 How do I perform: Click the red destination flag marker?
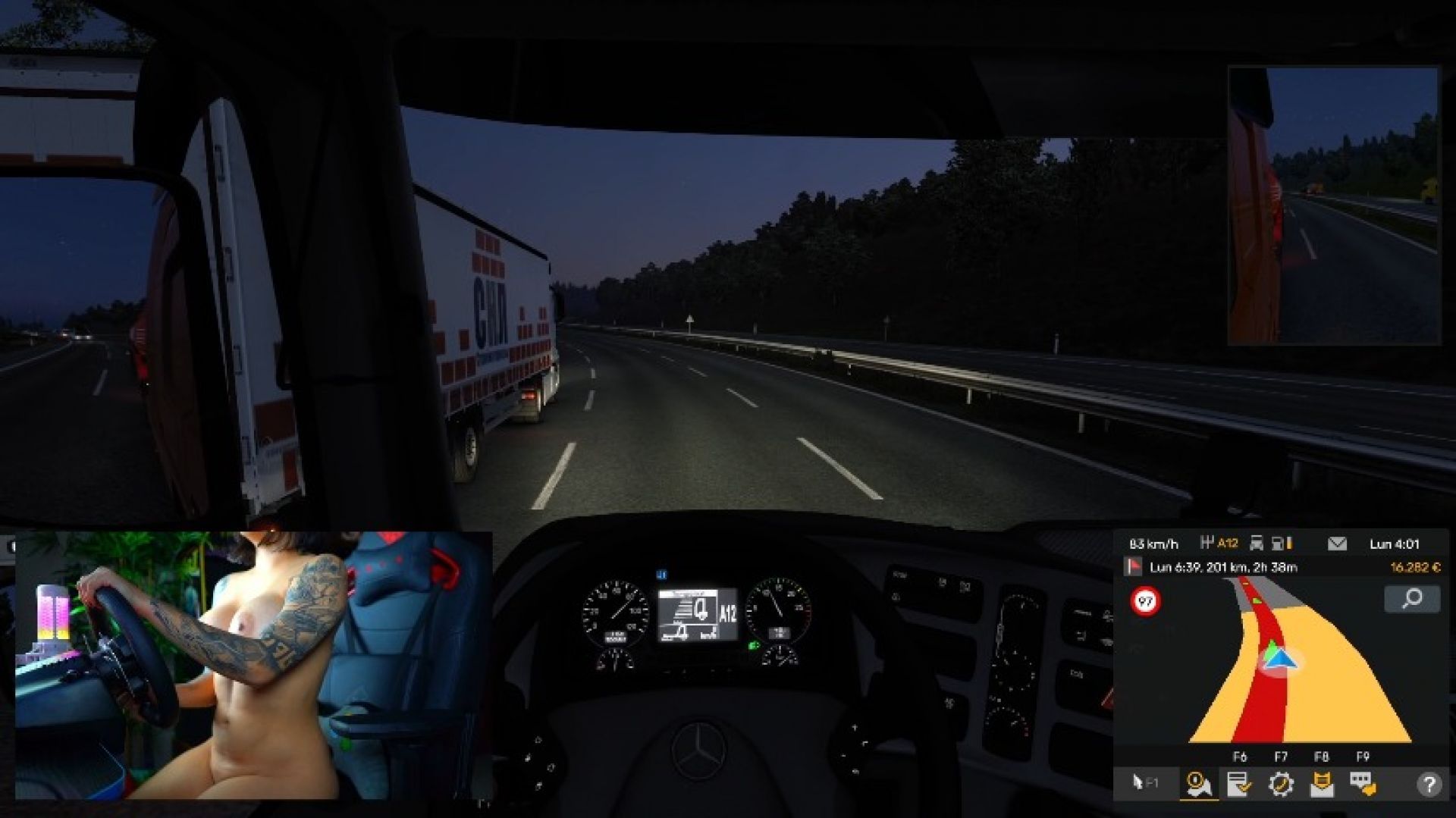click(x=1134, y=567)
